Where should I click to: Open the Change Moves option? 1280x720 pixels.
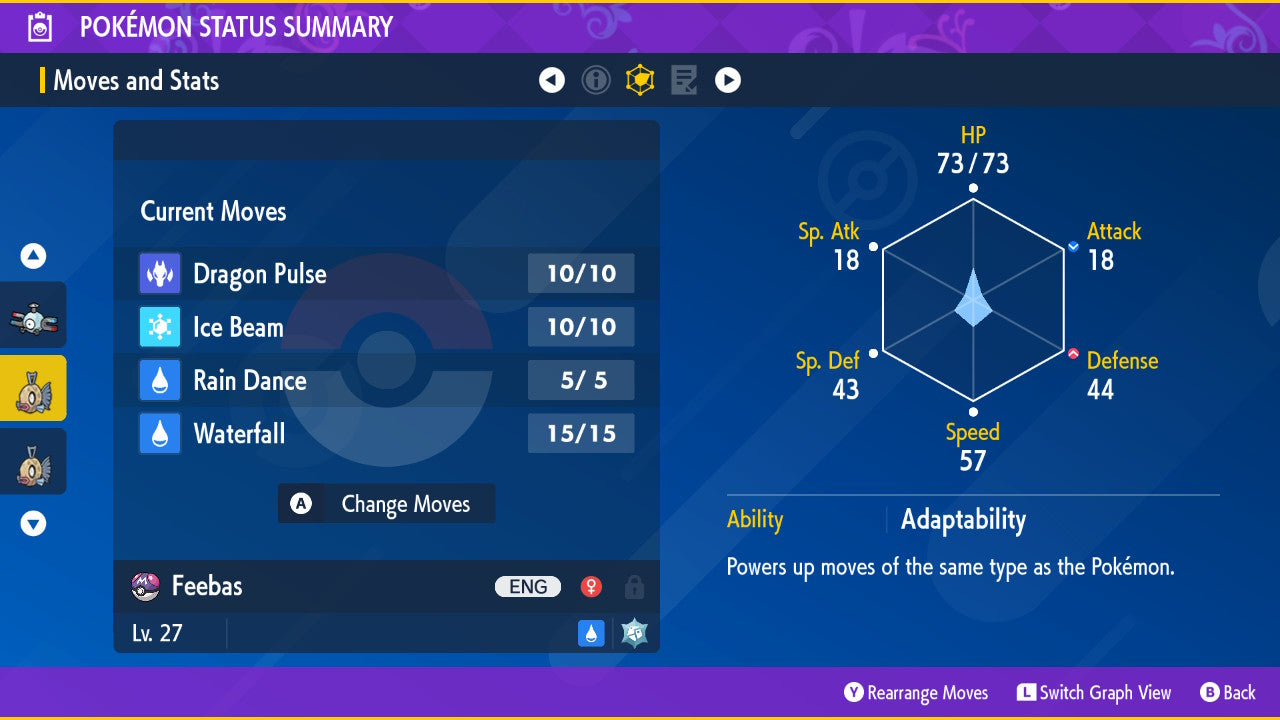(x=386, y=504)
